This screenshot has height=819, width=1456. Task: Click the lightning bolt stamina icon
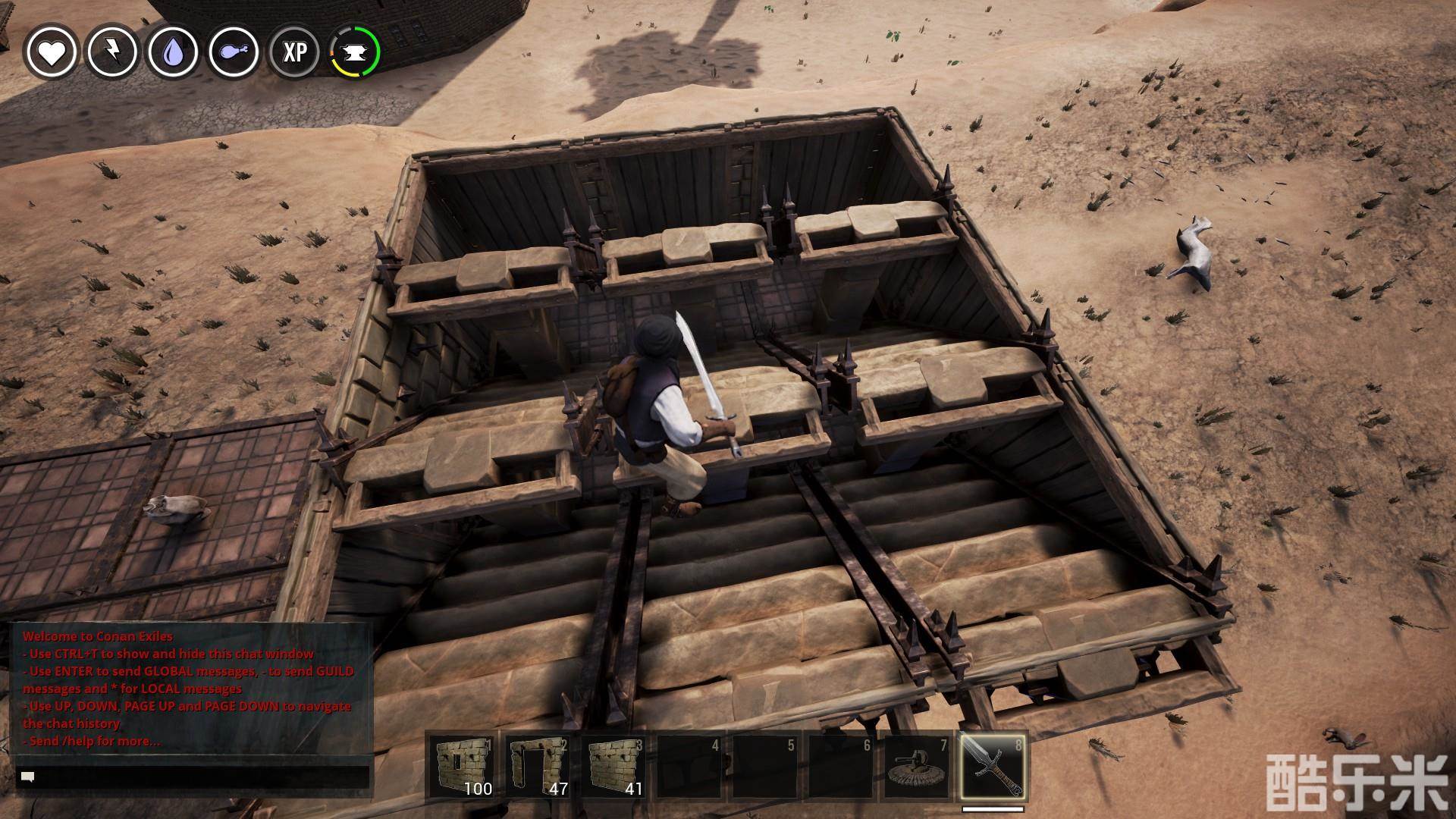pos(112,52)
